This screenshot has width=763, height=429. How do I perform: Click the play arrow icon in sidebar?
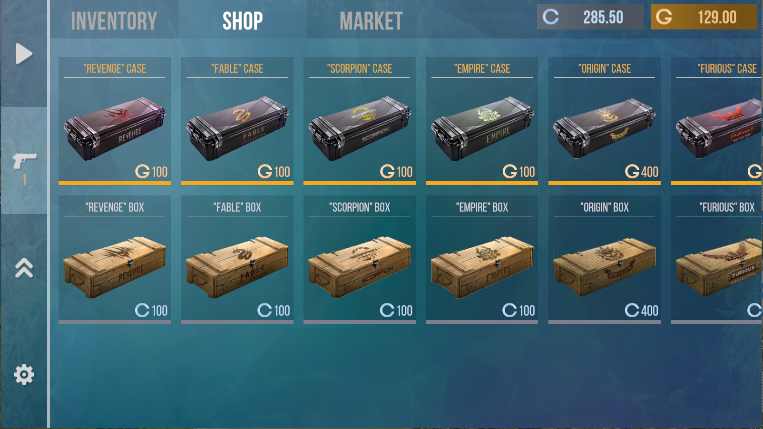(x=24, y=53)
